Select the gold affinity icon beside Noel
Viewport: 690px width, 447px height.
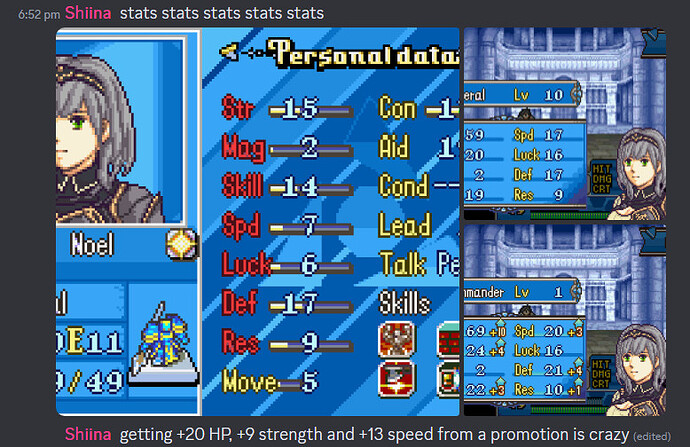pyautogui.click(x=181, y=243)
